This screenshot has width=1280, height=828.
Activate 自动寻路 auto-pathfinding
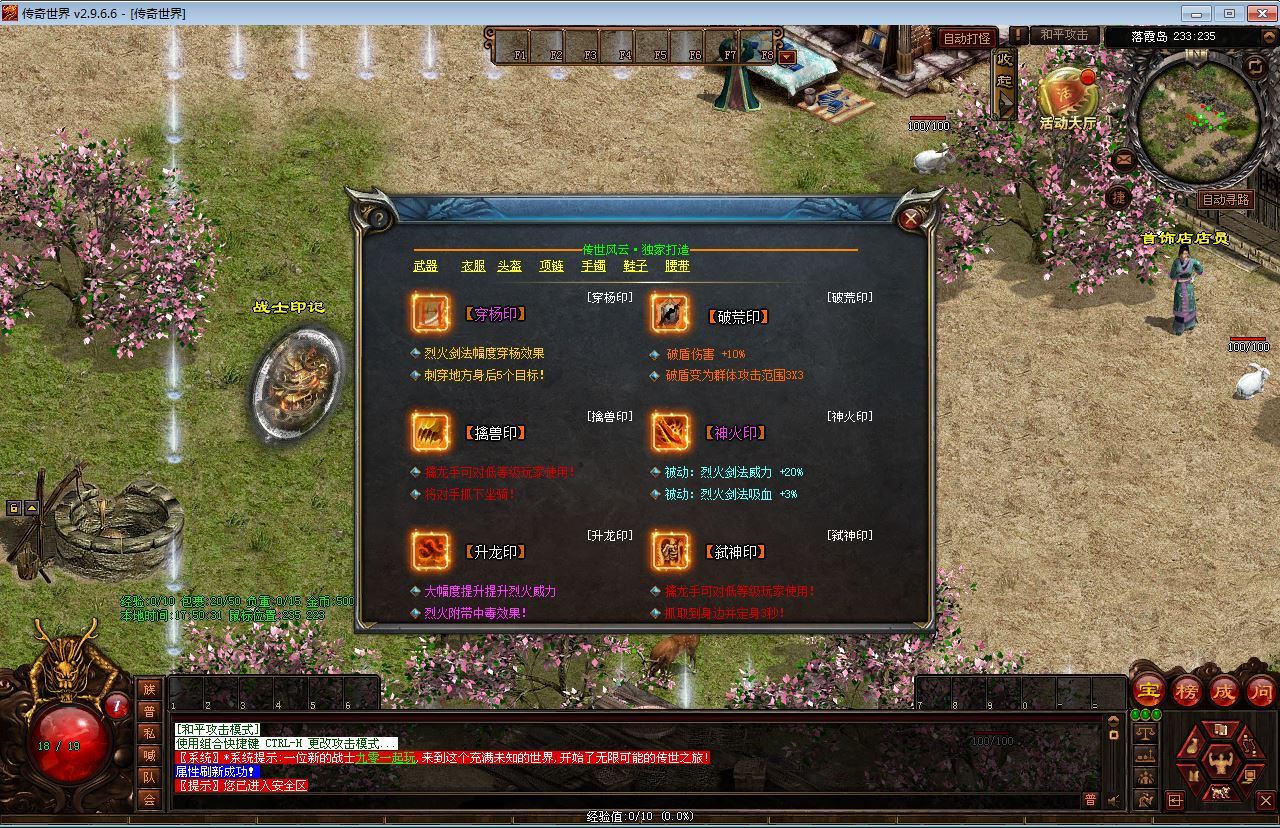tap(1225, 200)
